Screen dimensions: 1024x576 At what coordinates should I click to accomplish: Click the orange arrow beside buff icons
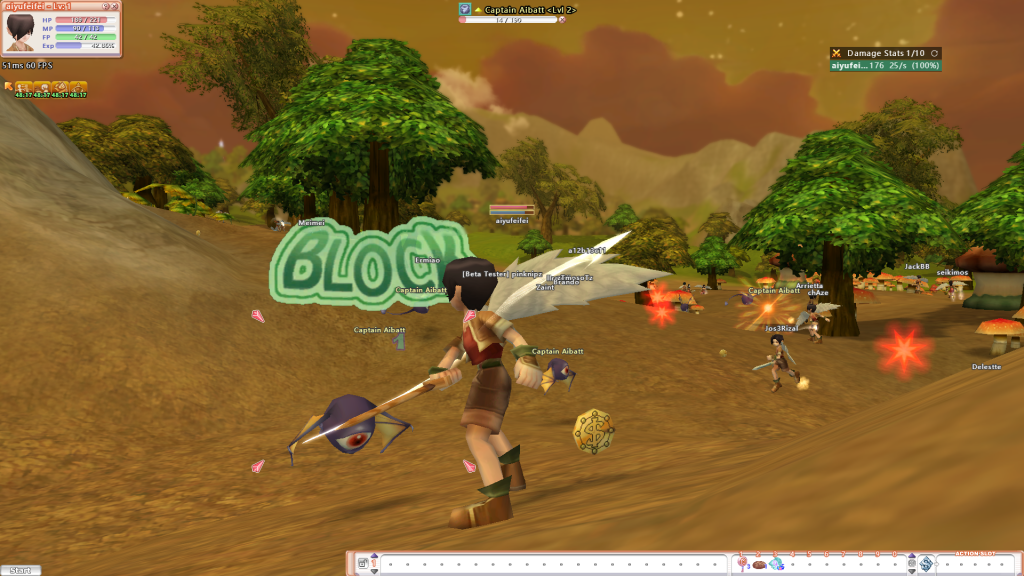pyautogui.click(x=8, y=87)
